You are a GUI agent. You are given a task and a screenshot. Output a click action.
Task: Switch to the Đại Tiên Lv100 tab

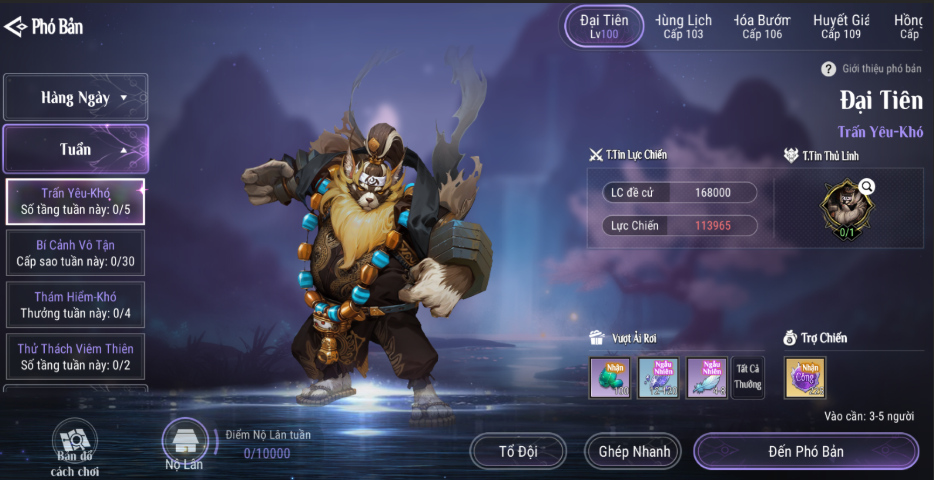point(604,26)
